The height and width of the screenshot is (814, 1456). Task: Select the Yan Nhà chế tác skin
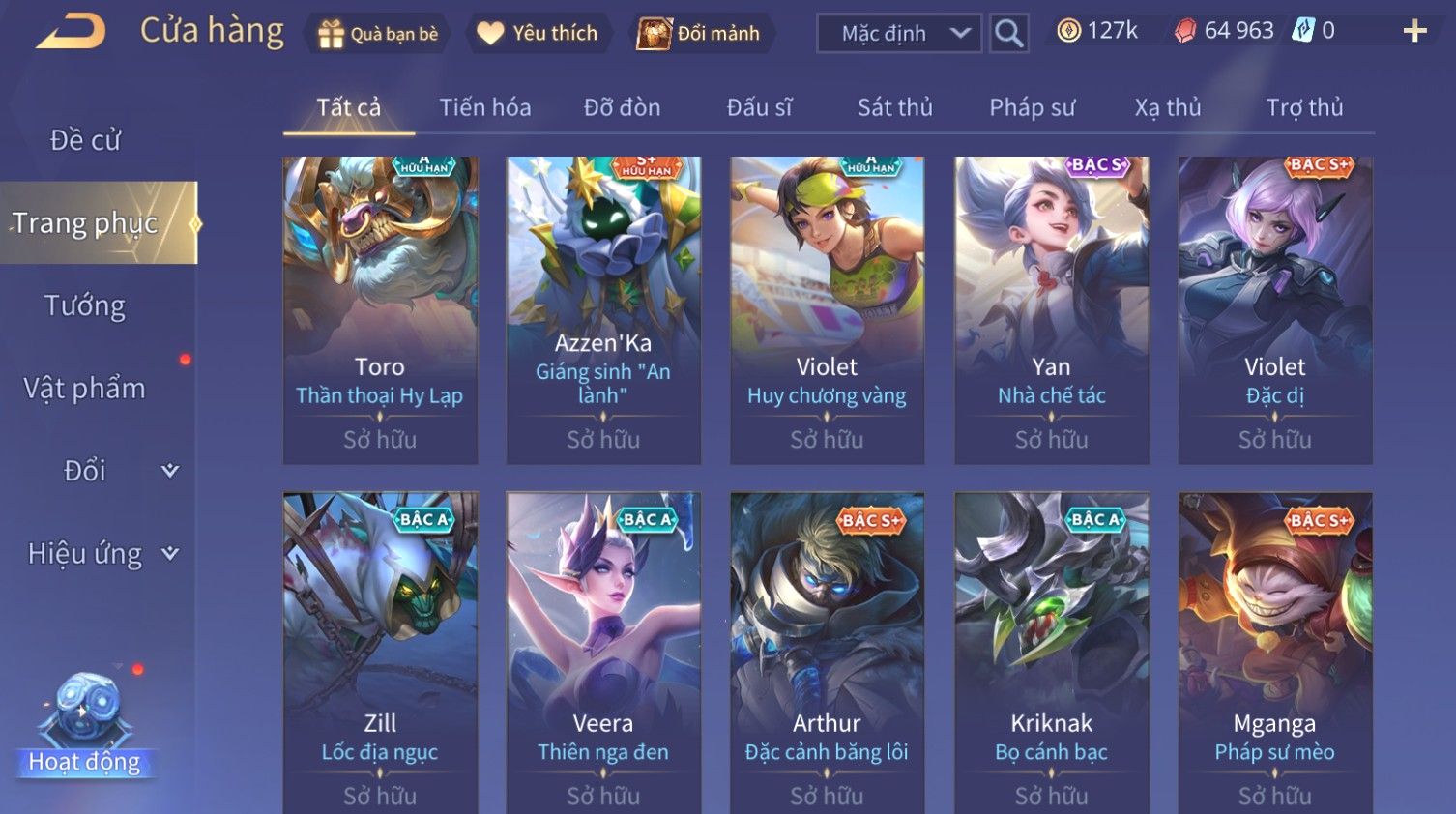click(x=1051, y=309)
